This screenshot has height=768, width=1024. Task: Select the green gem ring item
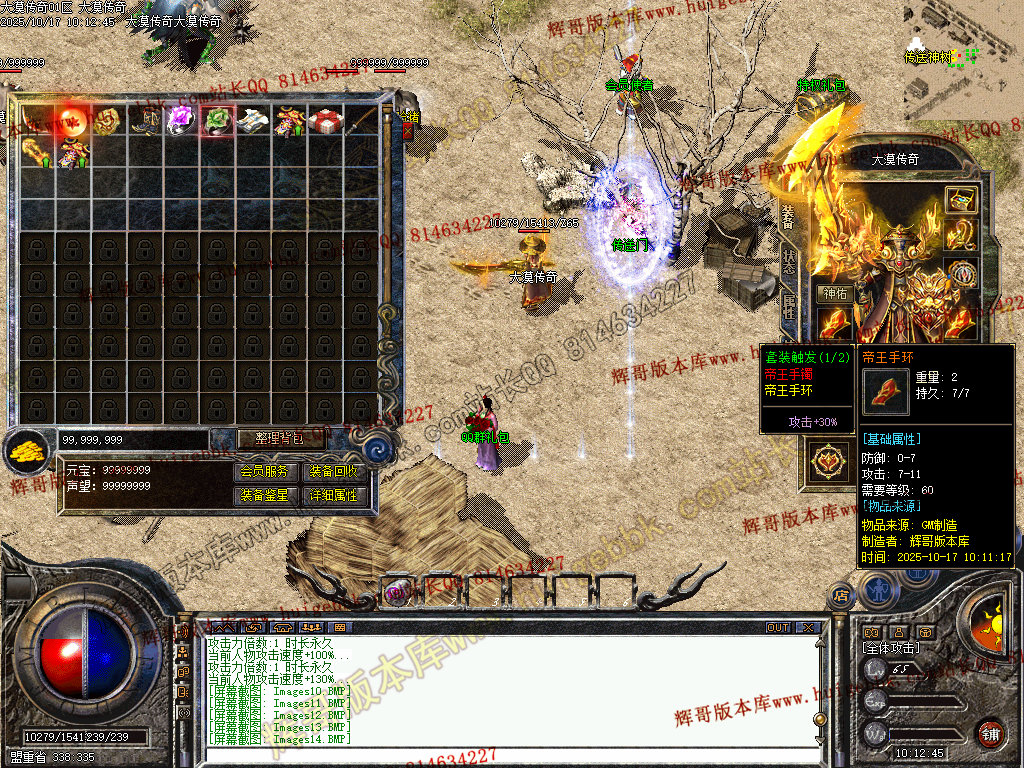(x=217, y=121)
